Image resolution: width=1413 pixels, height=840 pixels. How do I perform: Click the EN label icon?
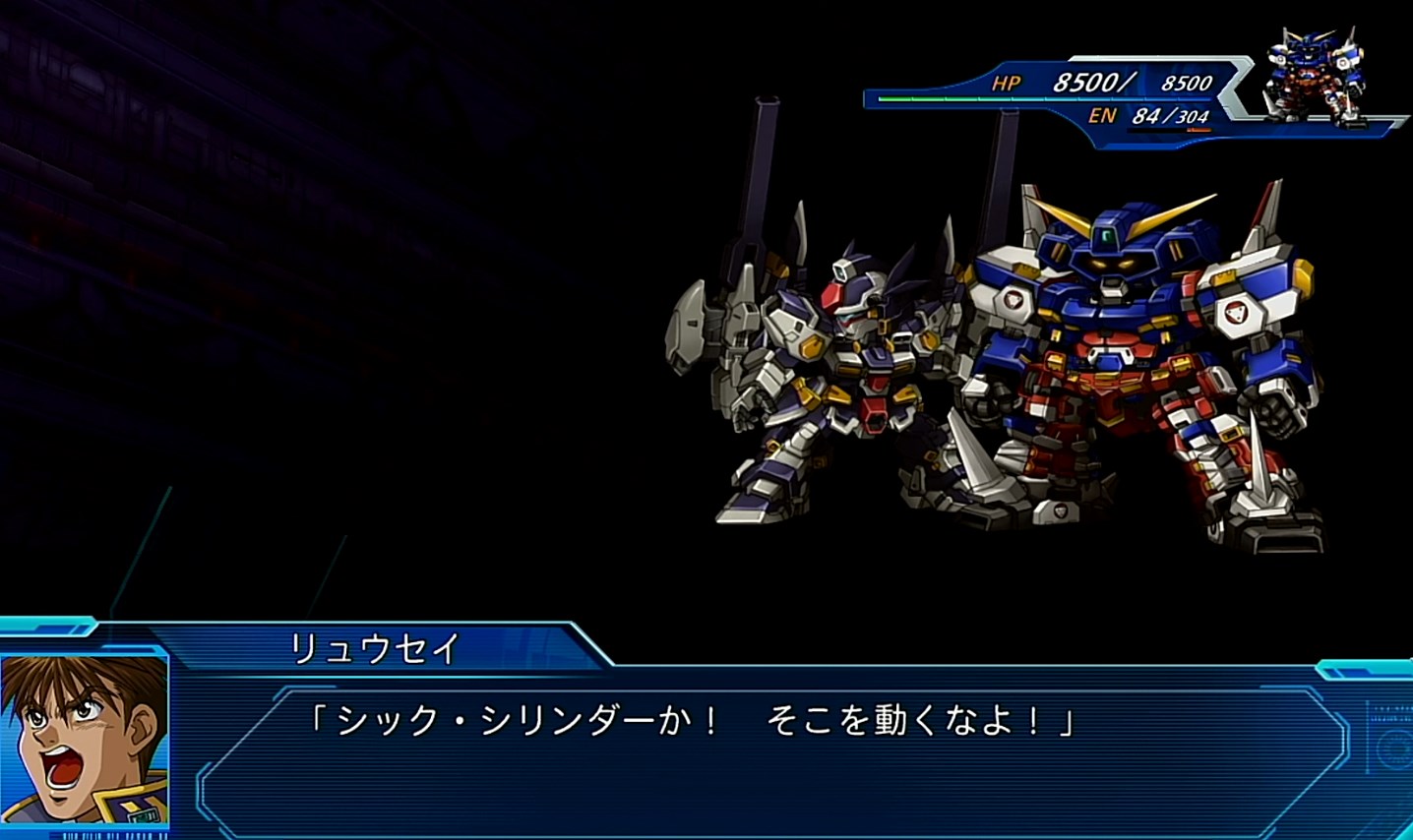coord(1104,117)
